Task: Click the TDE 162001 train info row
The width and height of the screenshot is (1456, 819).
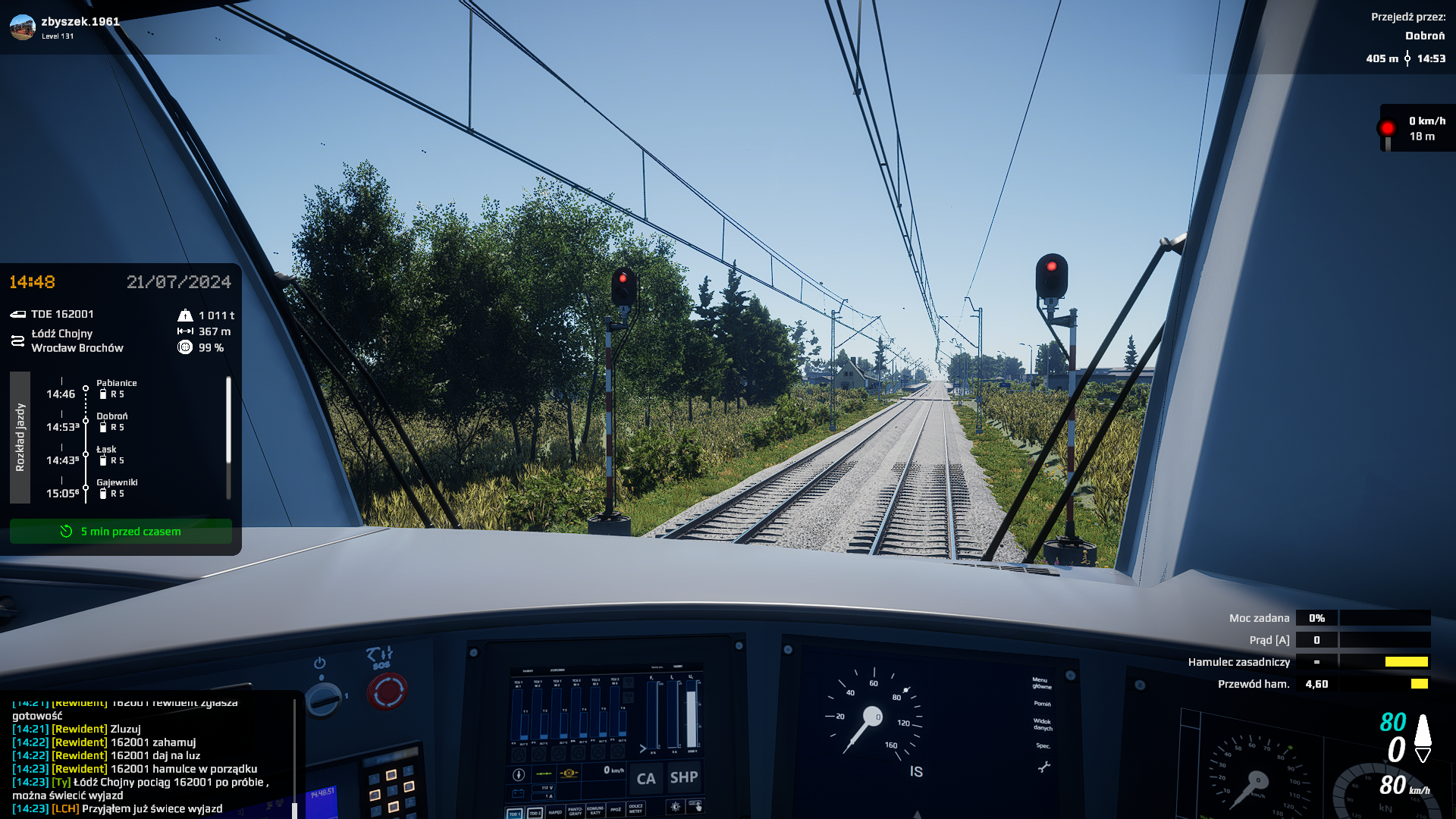Action: click(x=62, y=314)
